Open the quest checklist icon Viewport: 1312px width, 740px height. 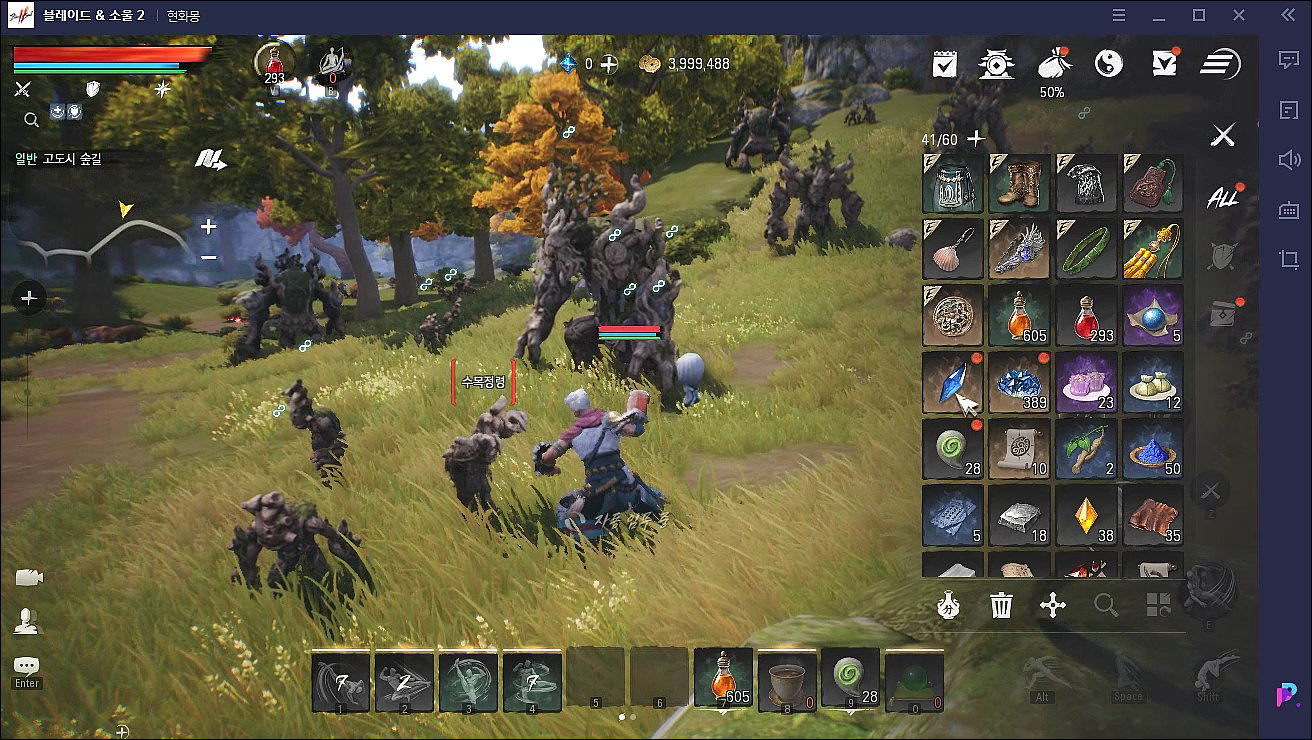click(944, 64)
